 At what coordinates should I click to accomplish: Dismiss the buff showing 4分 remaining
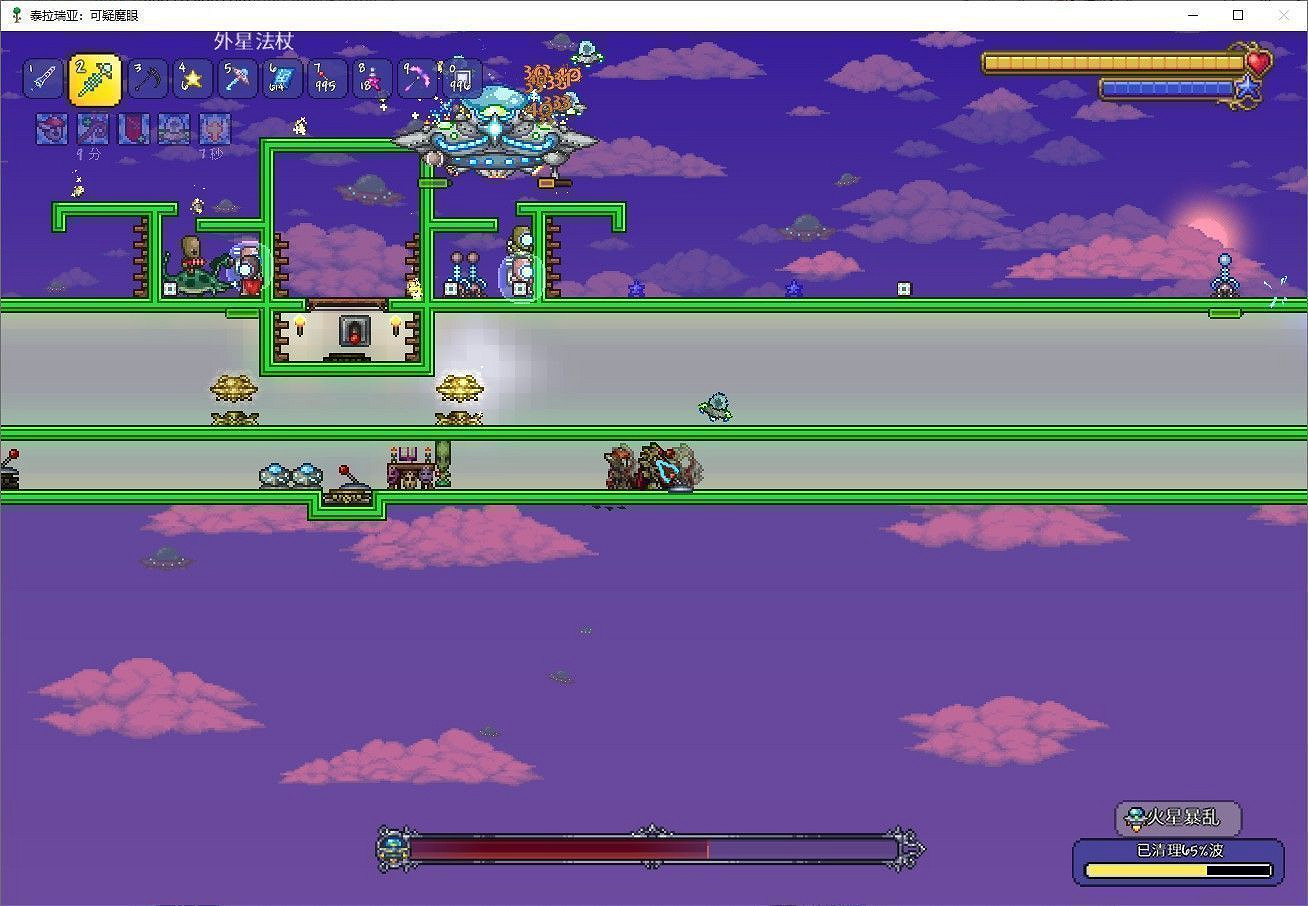(92, 128)
